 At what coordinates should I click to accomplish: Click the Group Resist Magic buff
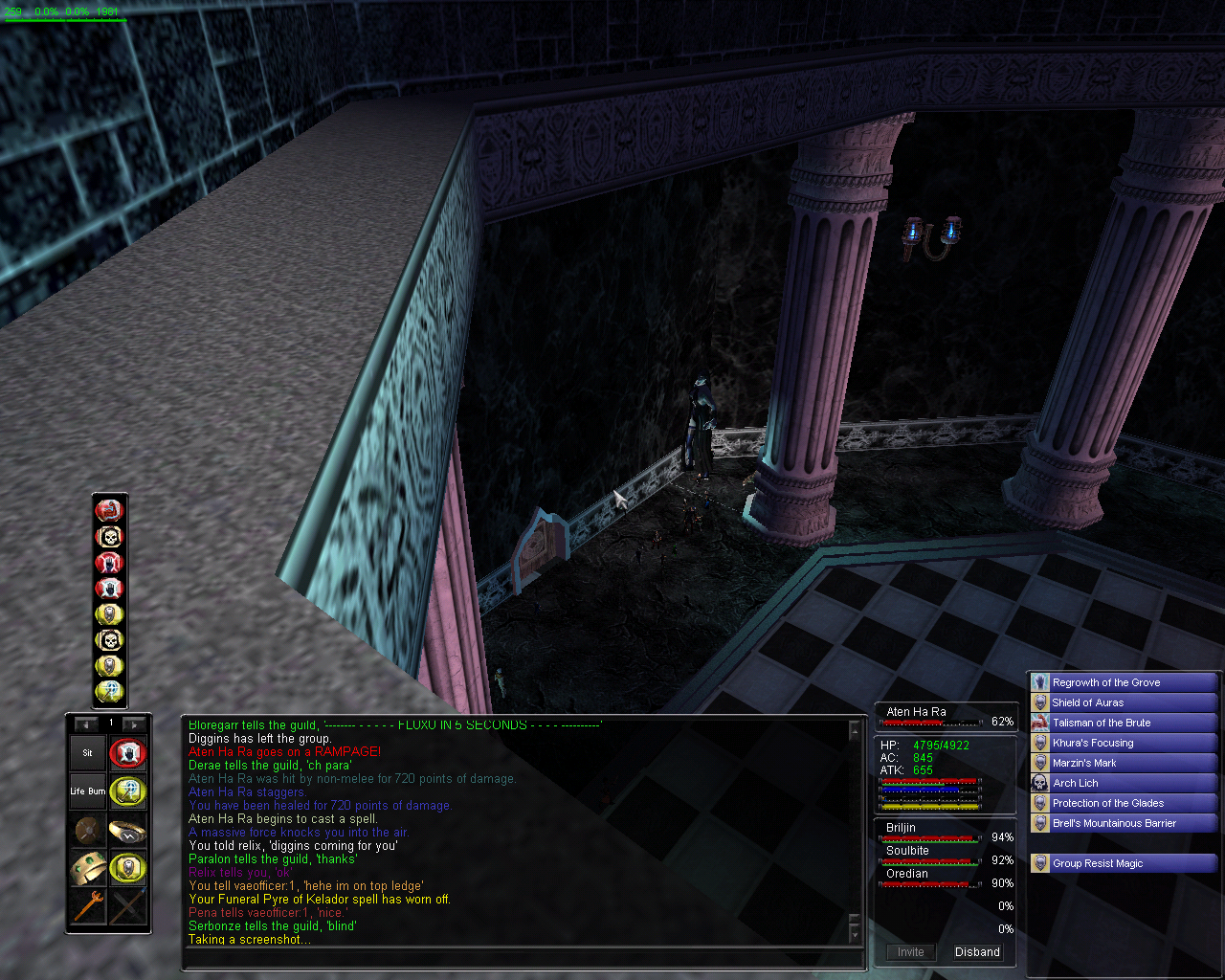pyautogui.click(x=1098, y=863)
